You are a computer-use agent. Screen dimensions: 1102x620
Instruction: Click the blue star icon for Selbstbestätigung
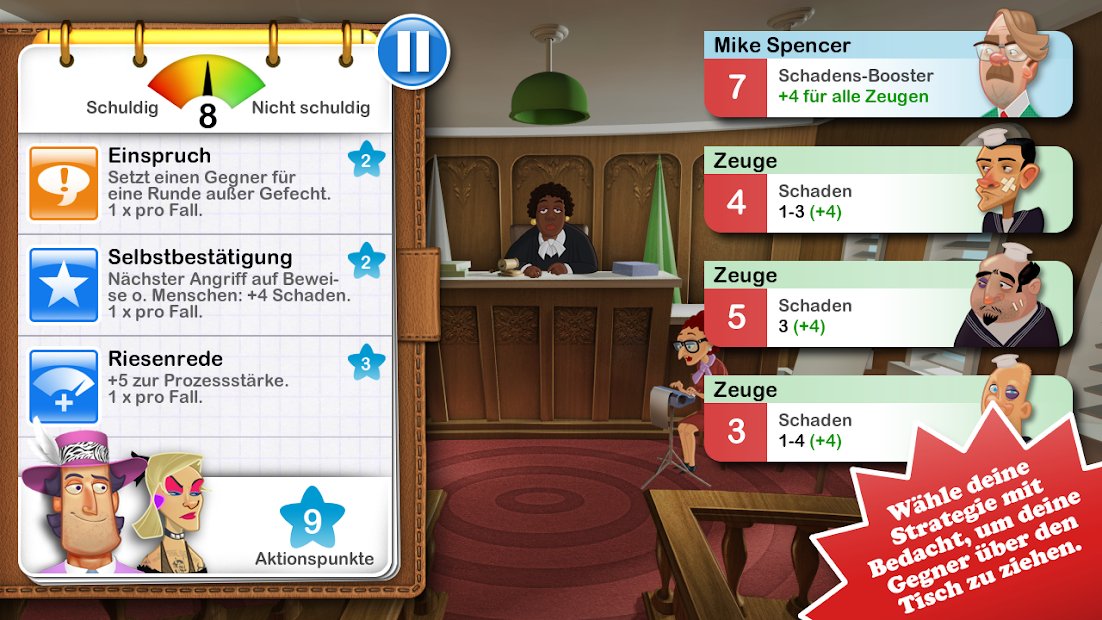click(x=64, y=284)
